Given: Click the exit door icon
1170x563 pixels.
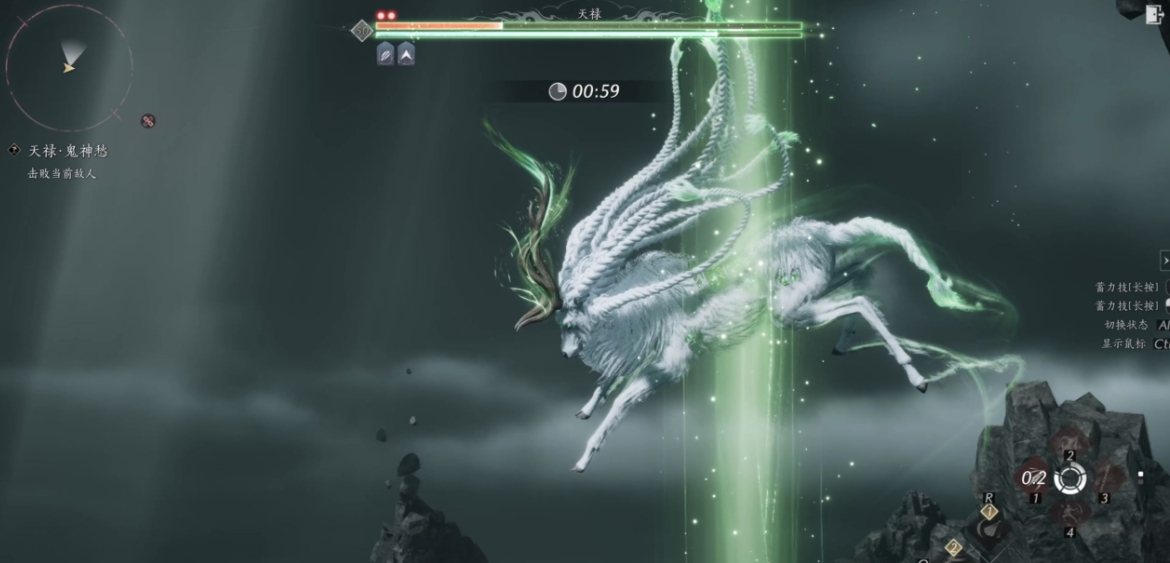Looking at the screenshot, I should point(1155,13).
